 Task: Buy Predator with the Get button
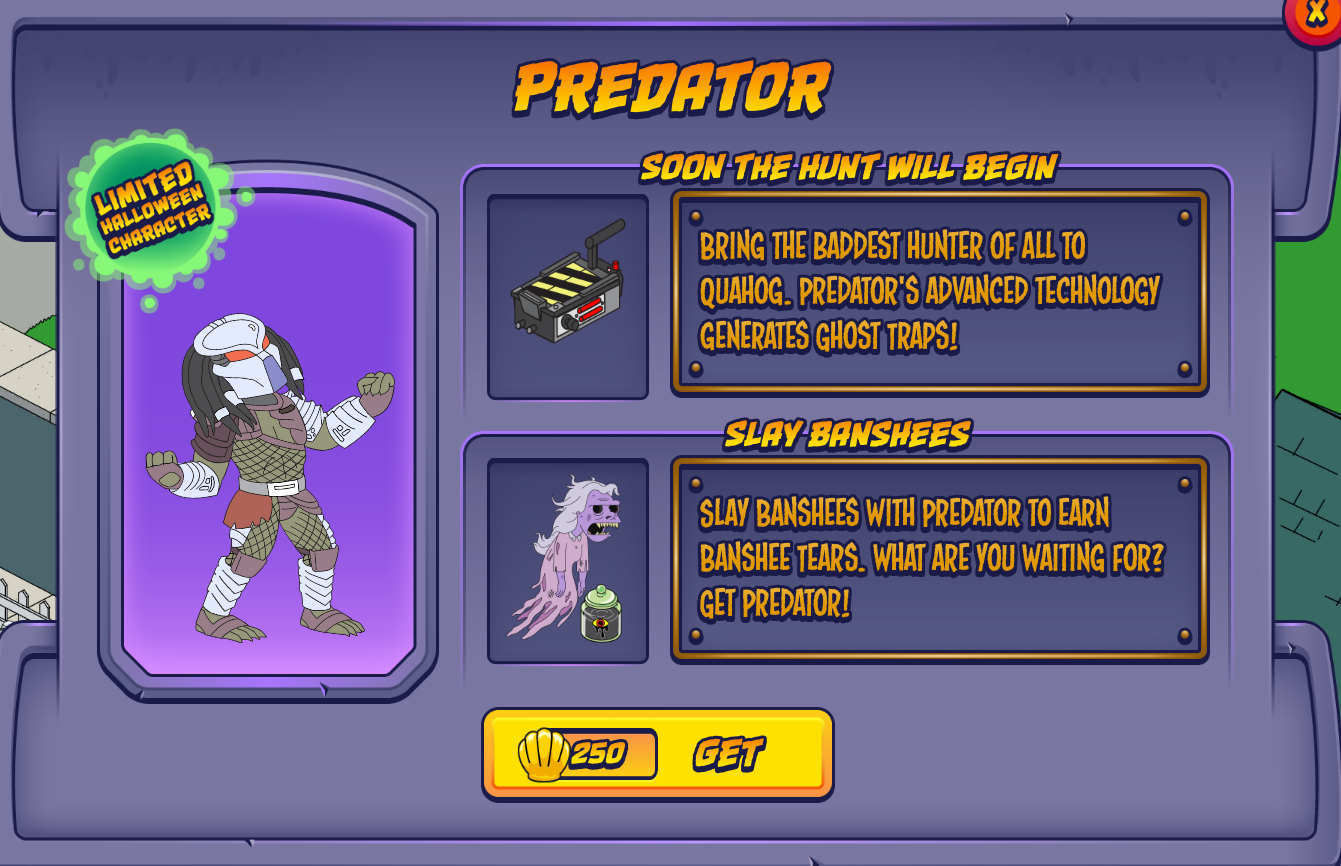click(657, 754)
